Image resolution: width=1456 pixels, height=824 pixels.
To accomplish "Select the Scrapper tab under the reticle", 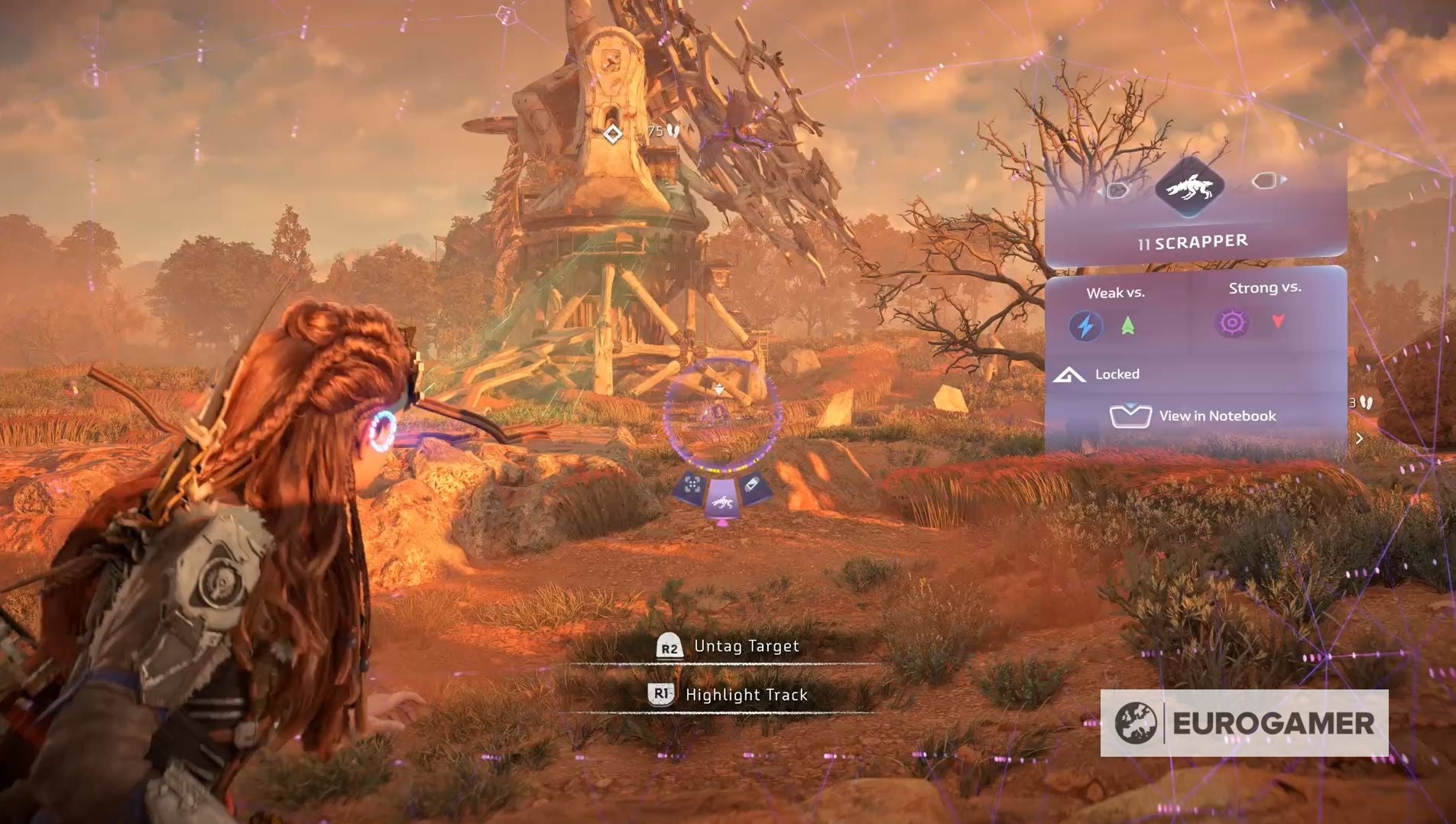I will click(x=722, y=502).
